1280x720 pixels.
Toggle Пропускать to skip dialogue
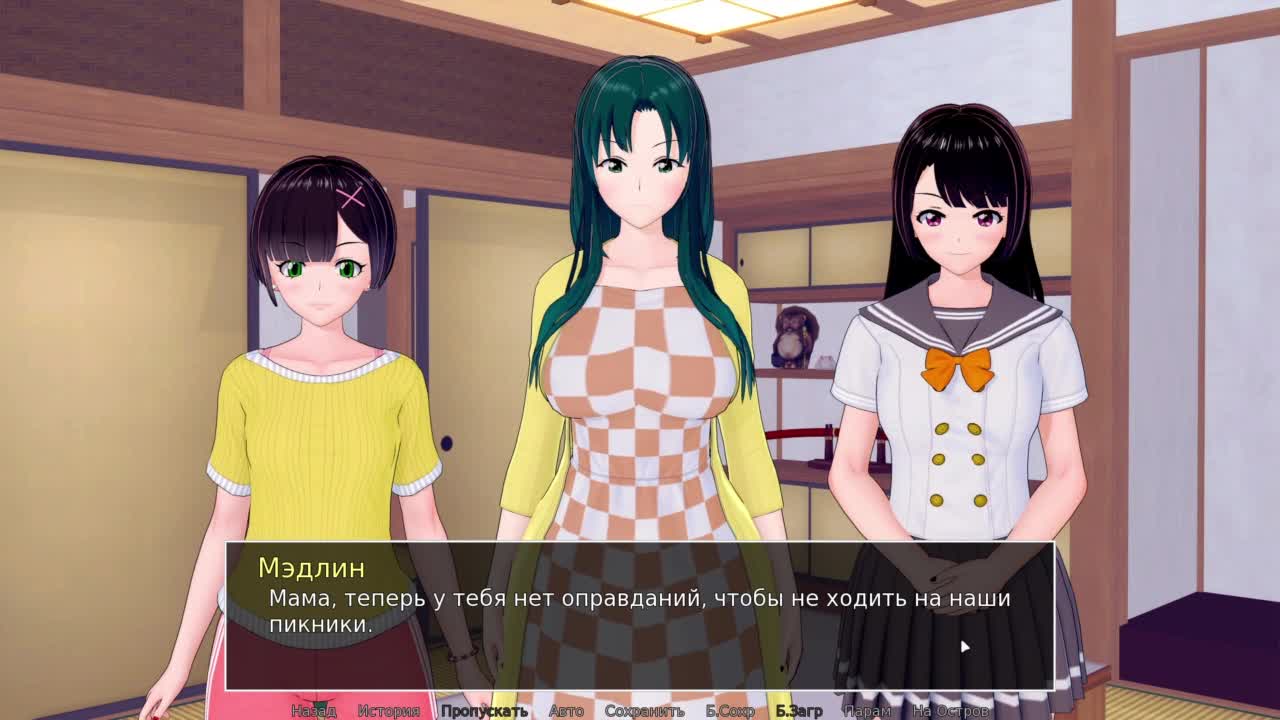(x=484, y=711)
